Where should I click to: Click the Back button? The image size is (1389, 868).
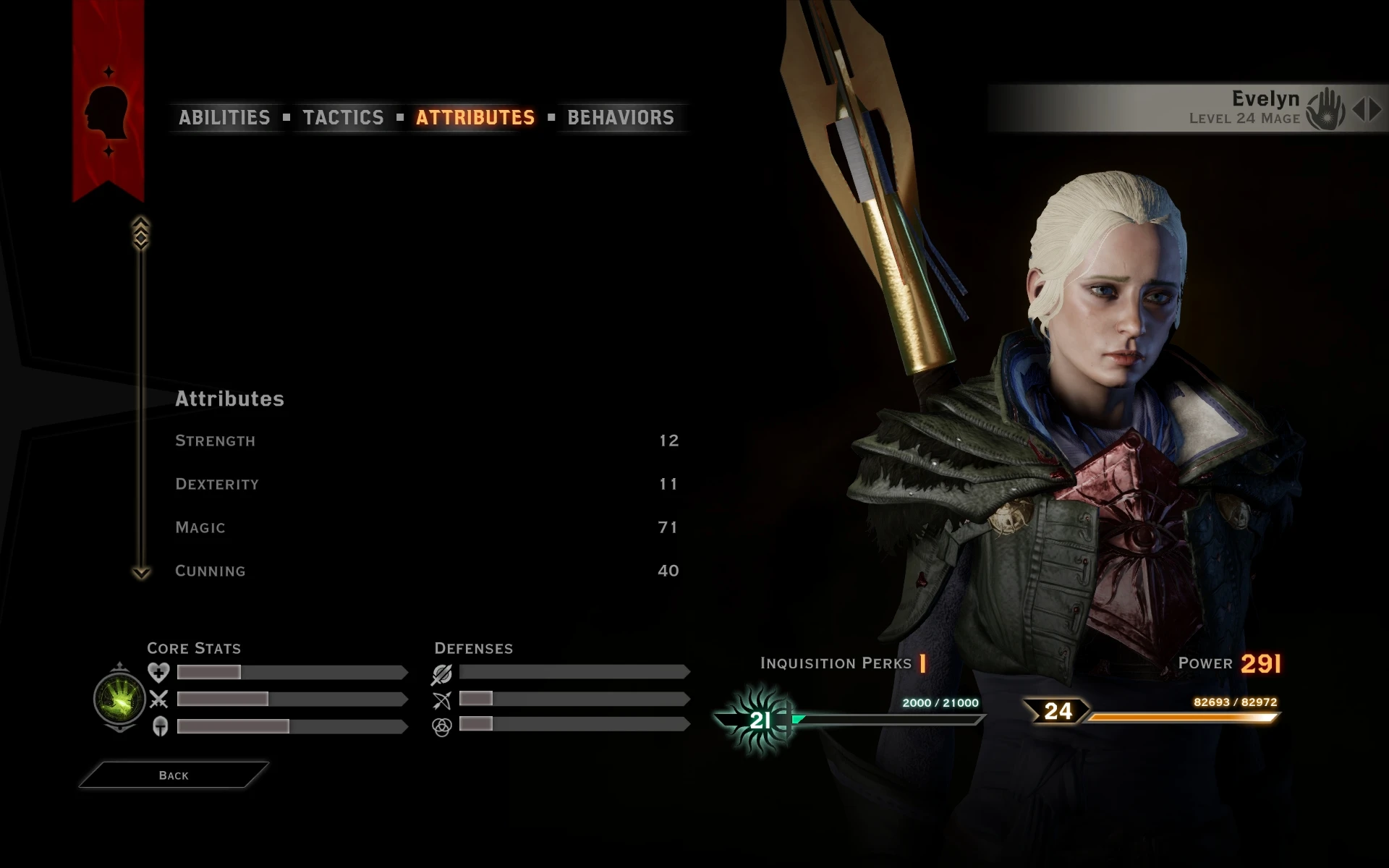pyautogui.click(x=172, y=774)
